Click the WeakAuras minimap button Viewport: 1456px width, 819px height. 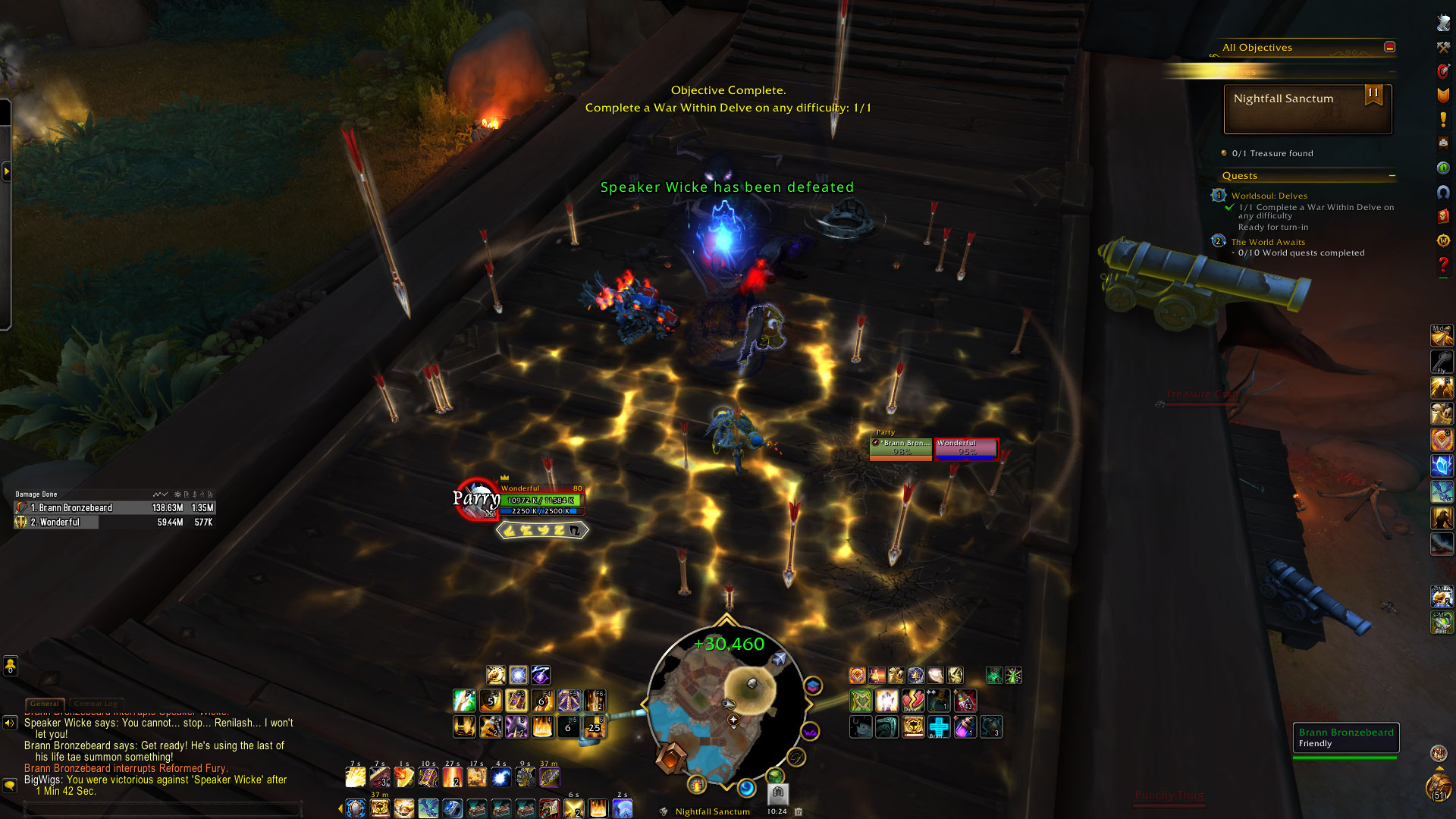(x=810, y=733)
